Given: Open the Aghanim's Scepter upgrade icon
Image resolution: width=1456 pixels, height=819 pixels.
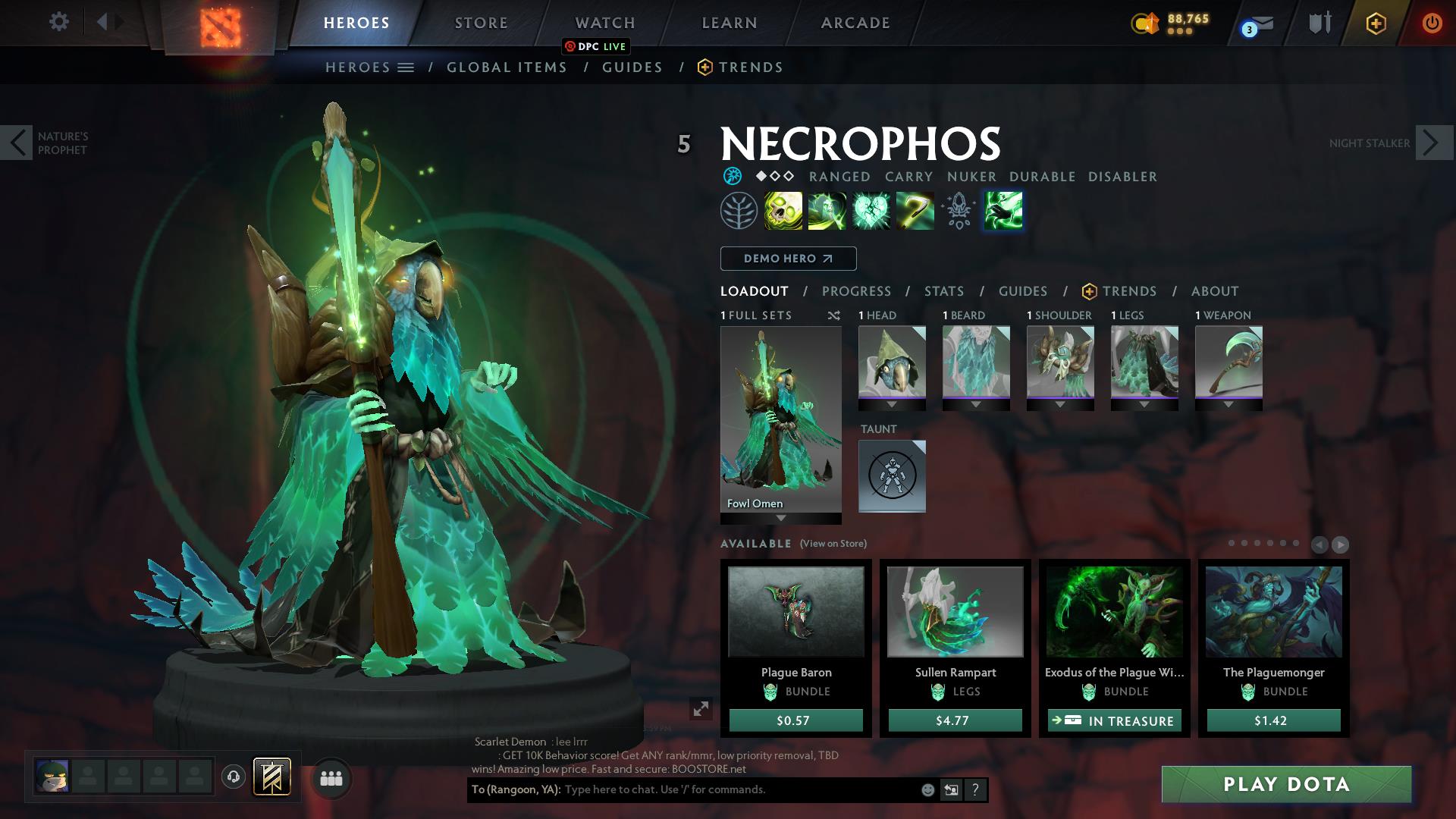Looking at the screenshot, I should point(958,211).
